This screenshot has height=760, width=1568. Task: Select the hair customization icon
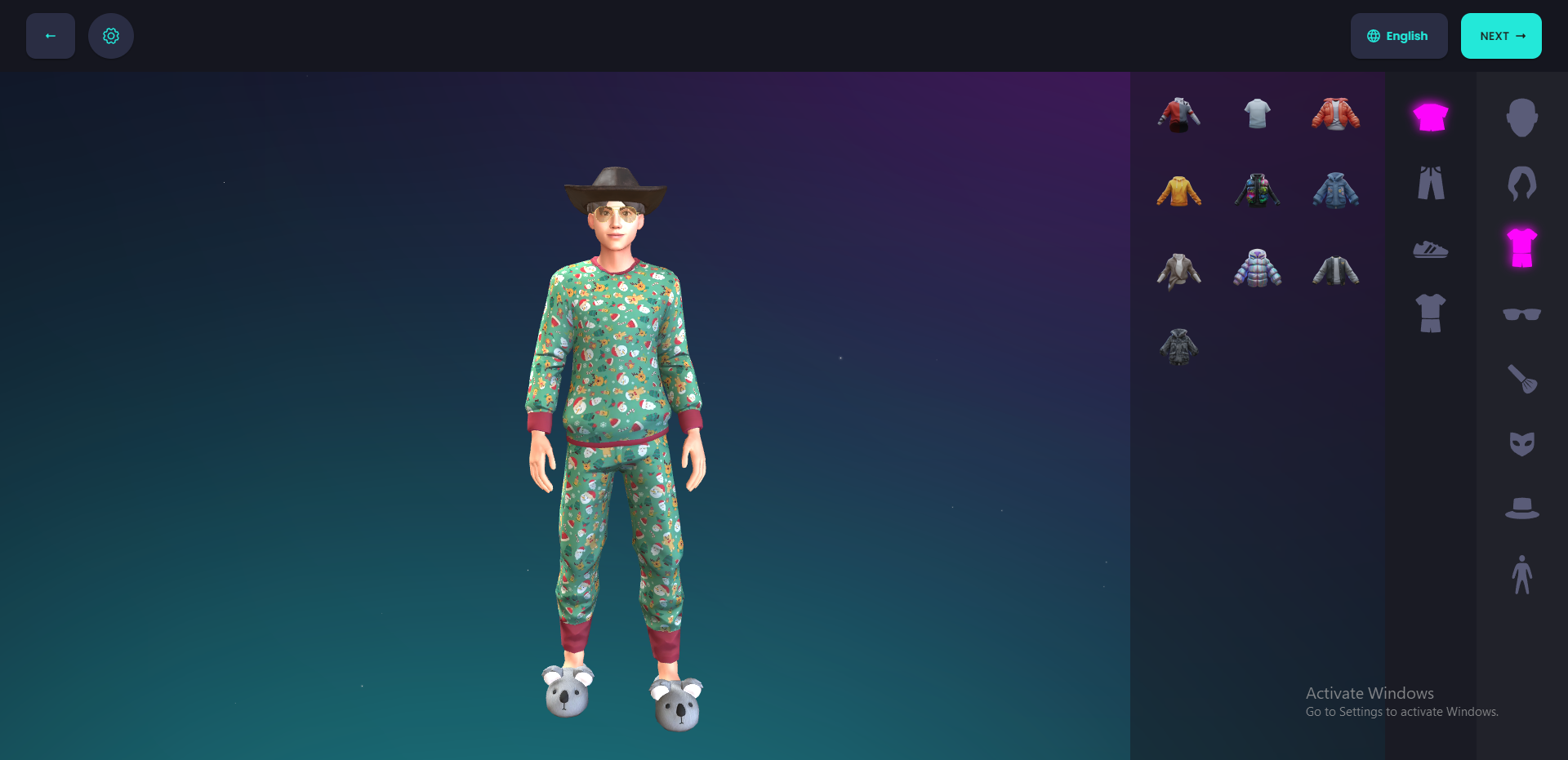point(1521,183)
